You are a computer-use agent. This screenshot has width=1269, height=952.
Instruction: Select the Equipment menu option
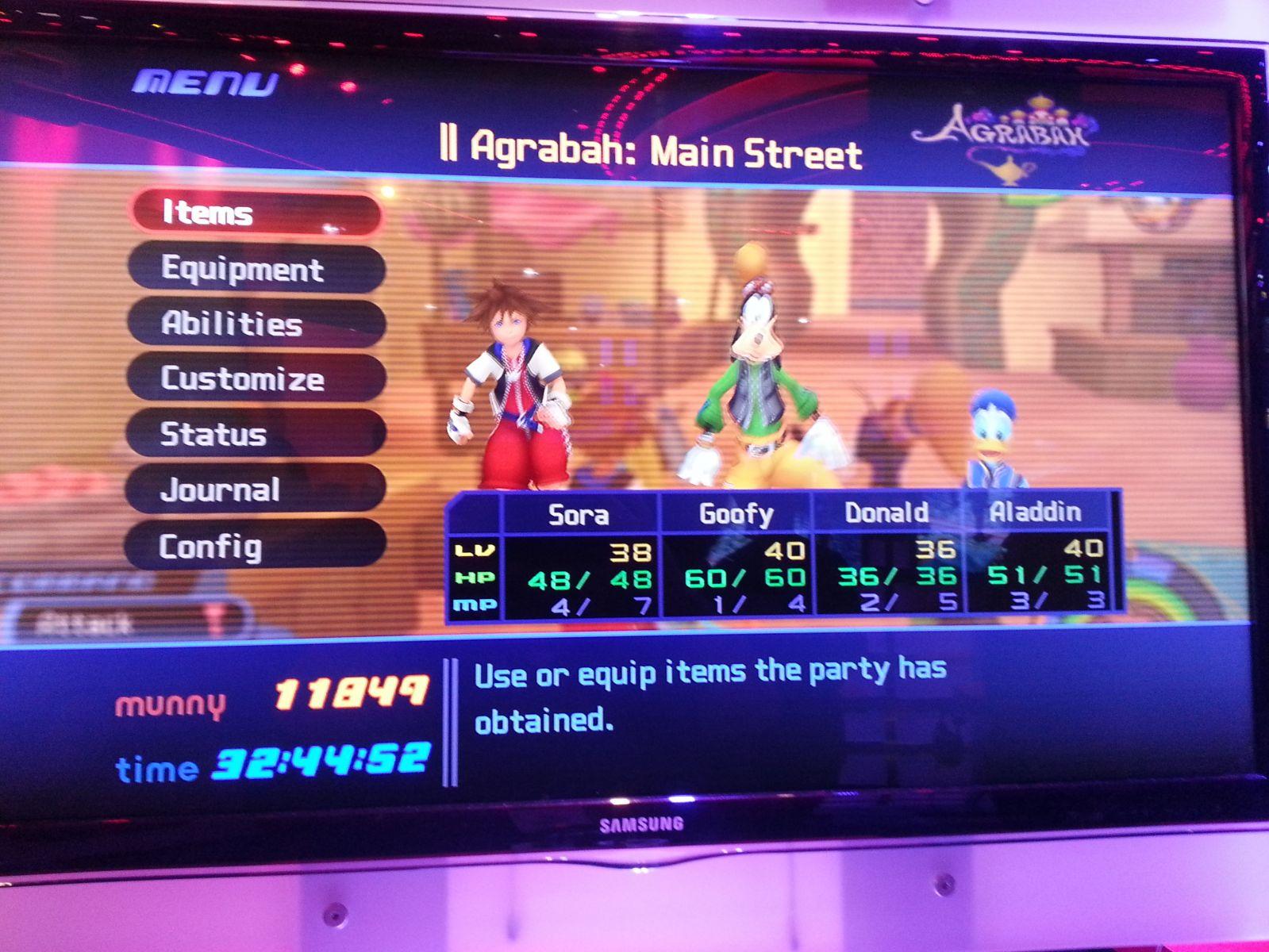click(x=256, y=269)
